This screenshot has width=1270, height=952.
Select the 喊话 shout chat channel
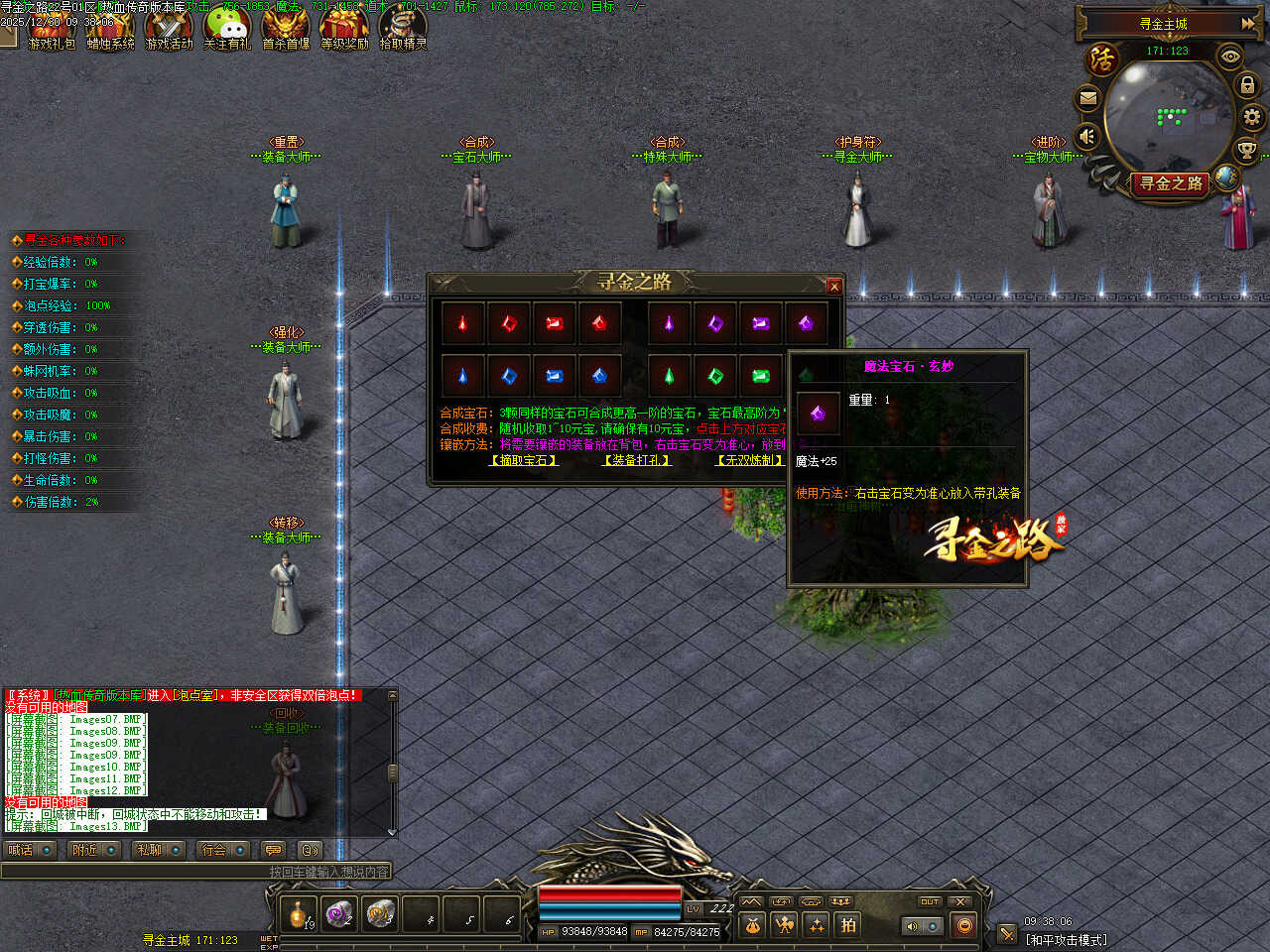pyautogui.click(x=29, y=850)
